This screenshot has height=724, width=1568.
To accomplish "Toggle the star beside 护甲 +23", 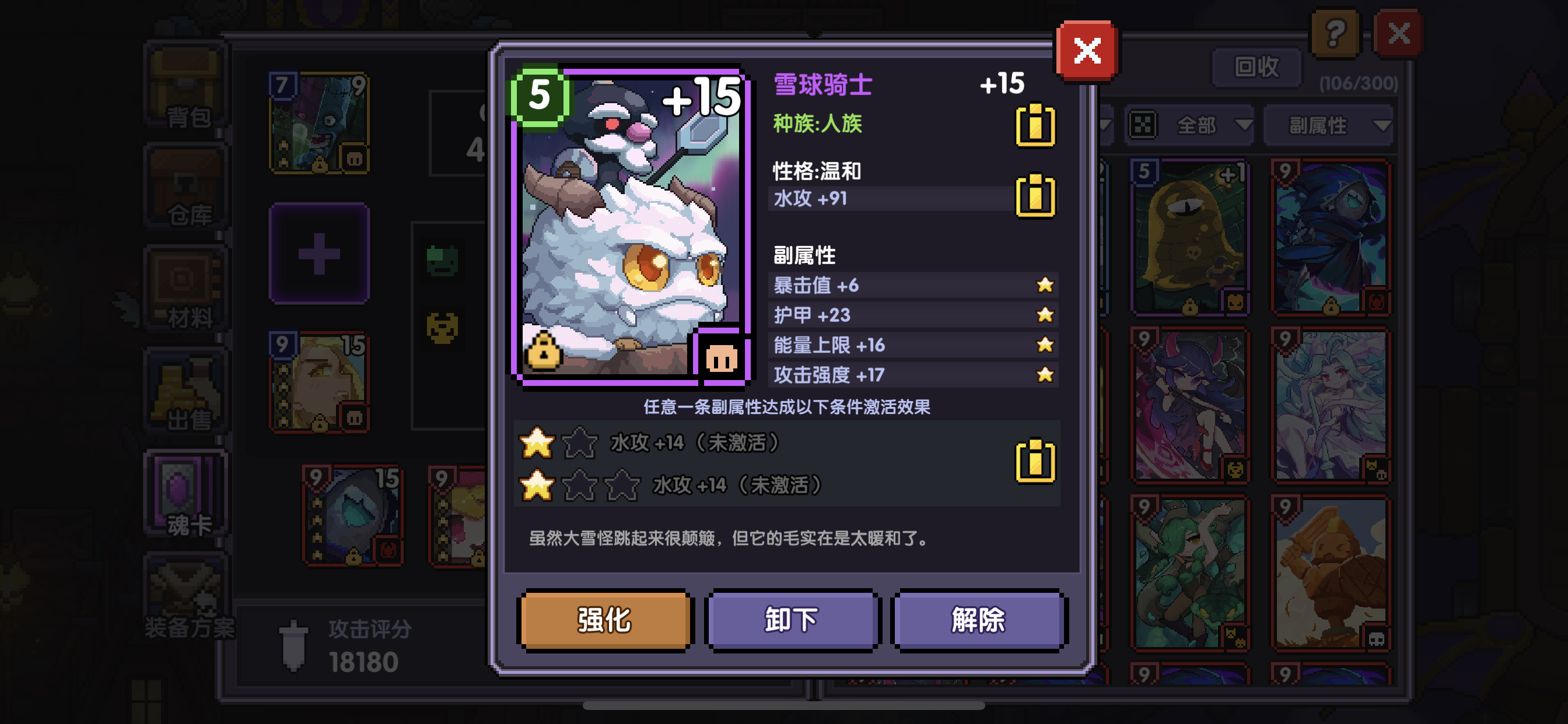I will click(1046, 315).
